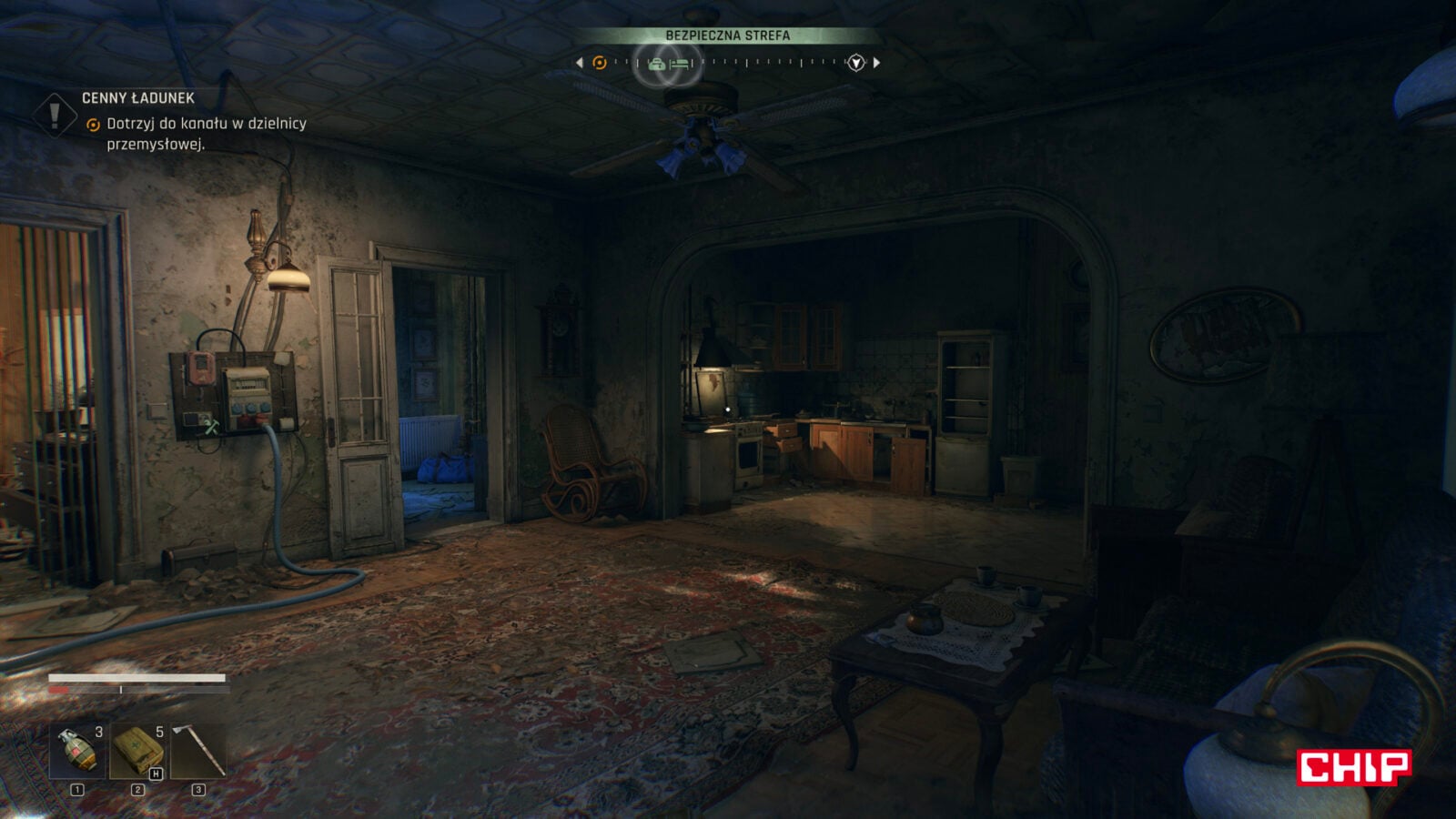This screenshot has width=1456, height=819.
Task: Click the north arrow compass marker
Action: (x=855, y=63)
